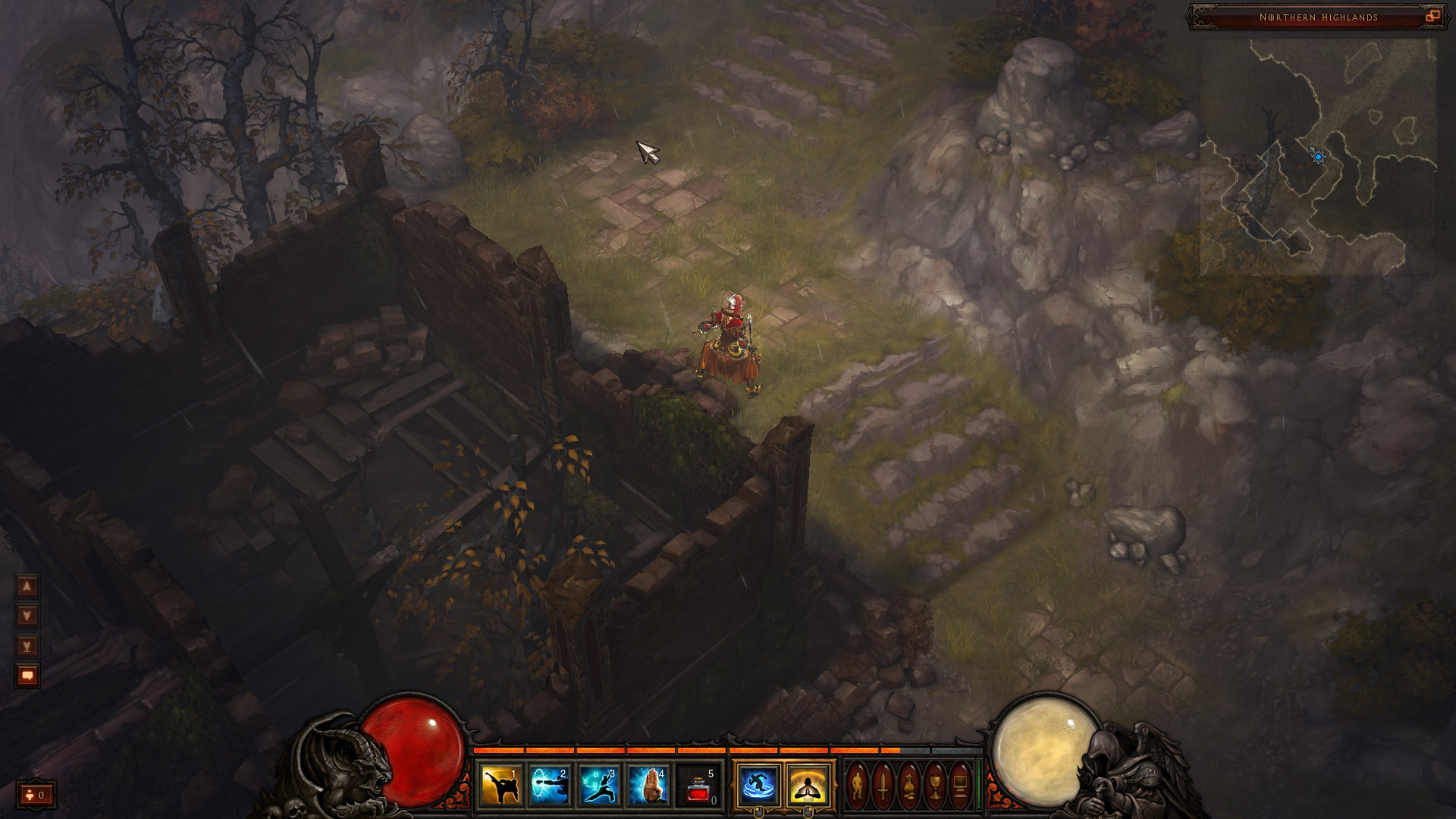Open the chat speech bubble button
The height and width of the screenshot is (819, 1456).
(x=27, y=676)
